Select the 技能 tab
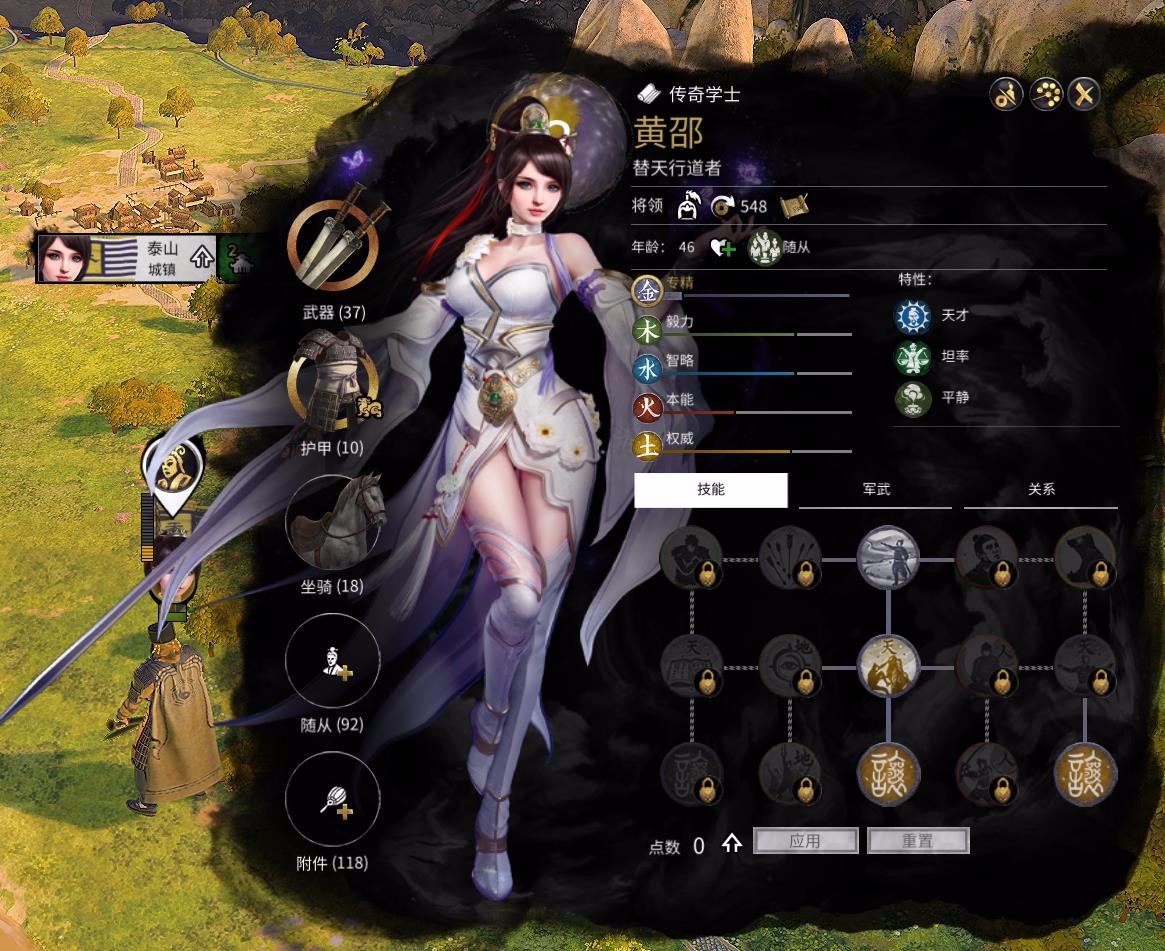Viewport: 1165px width, 951px height. coord(711,490)
